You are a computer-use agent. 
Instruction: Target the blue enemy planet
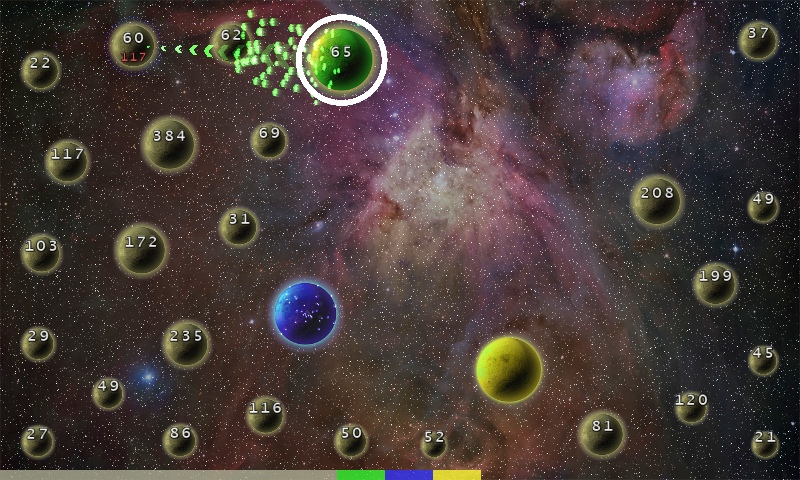click(x=305, y=313)
